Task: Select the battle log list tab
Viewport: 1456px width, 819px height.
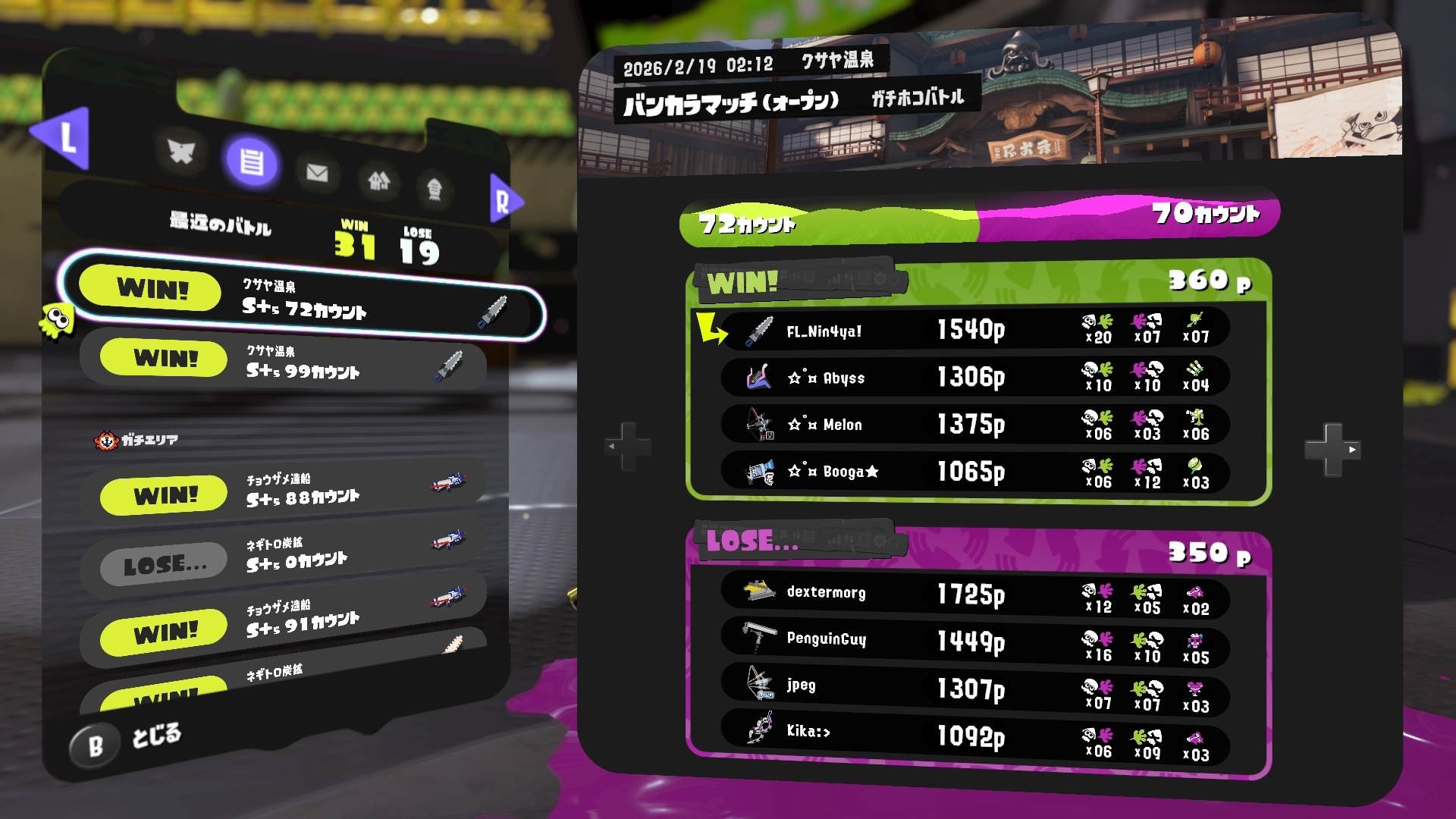Action: [x=252, y=162]
